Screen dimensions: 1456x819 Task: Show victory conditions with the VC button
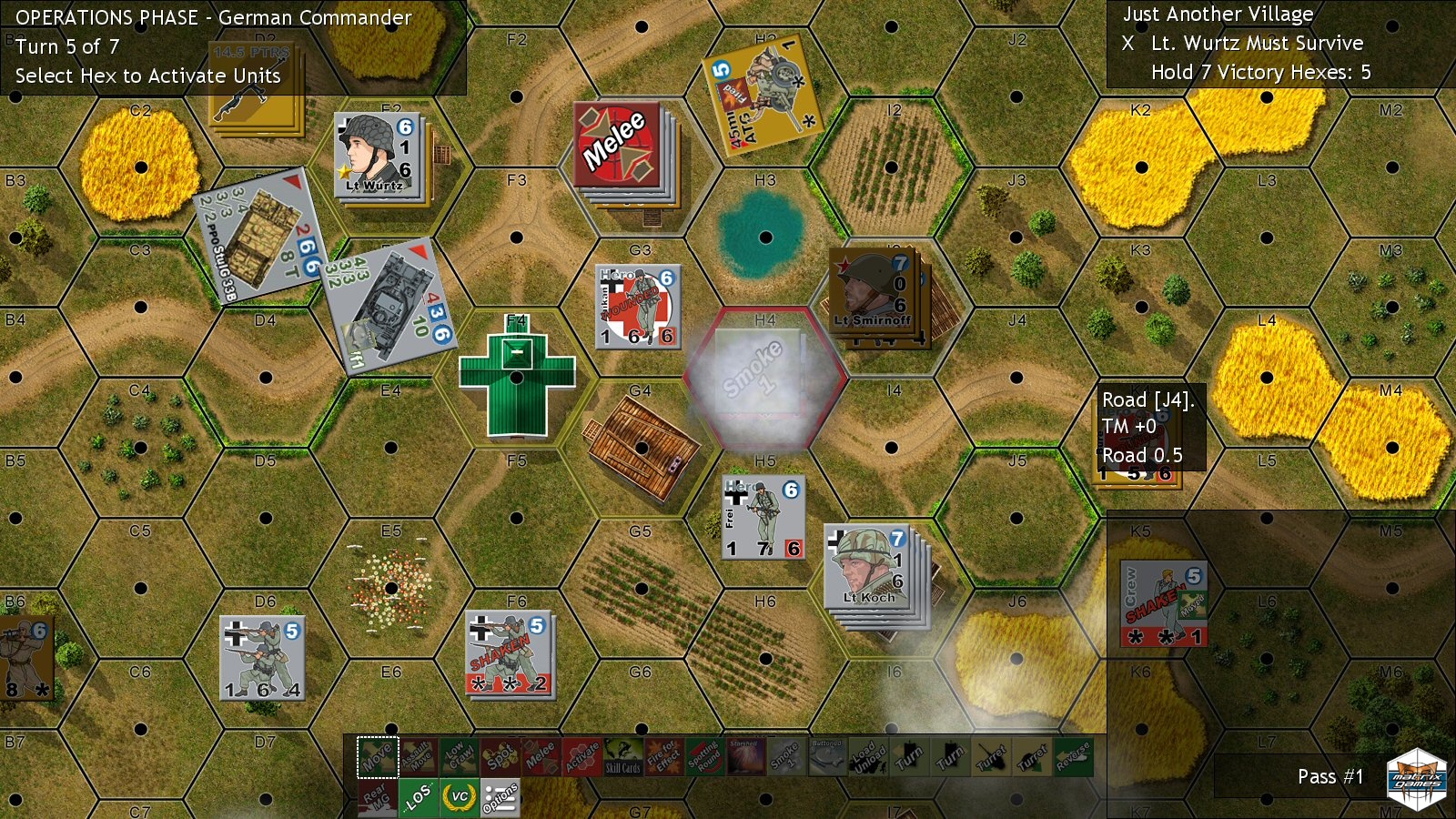(460, 798)
